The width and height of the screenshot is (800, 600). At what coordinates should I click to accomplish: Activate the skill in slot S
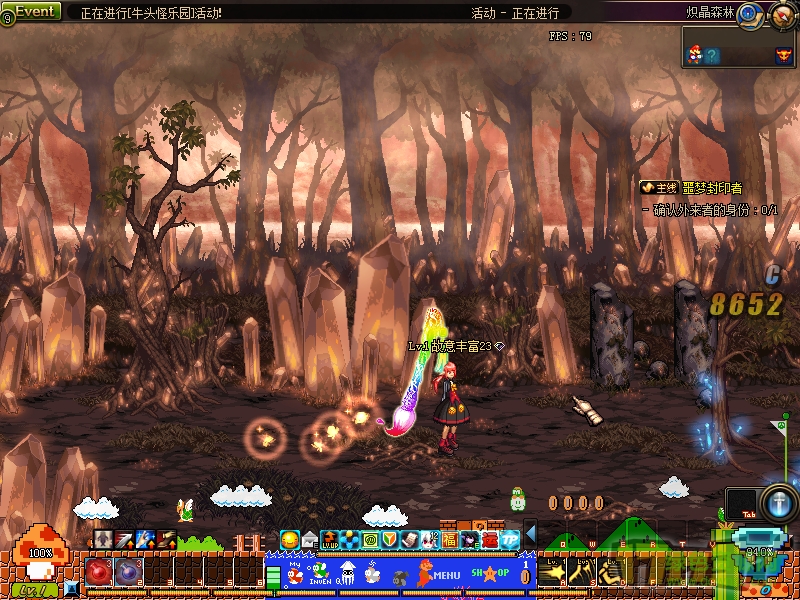(x=580, y=572)
